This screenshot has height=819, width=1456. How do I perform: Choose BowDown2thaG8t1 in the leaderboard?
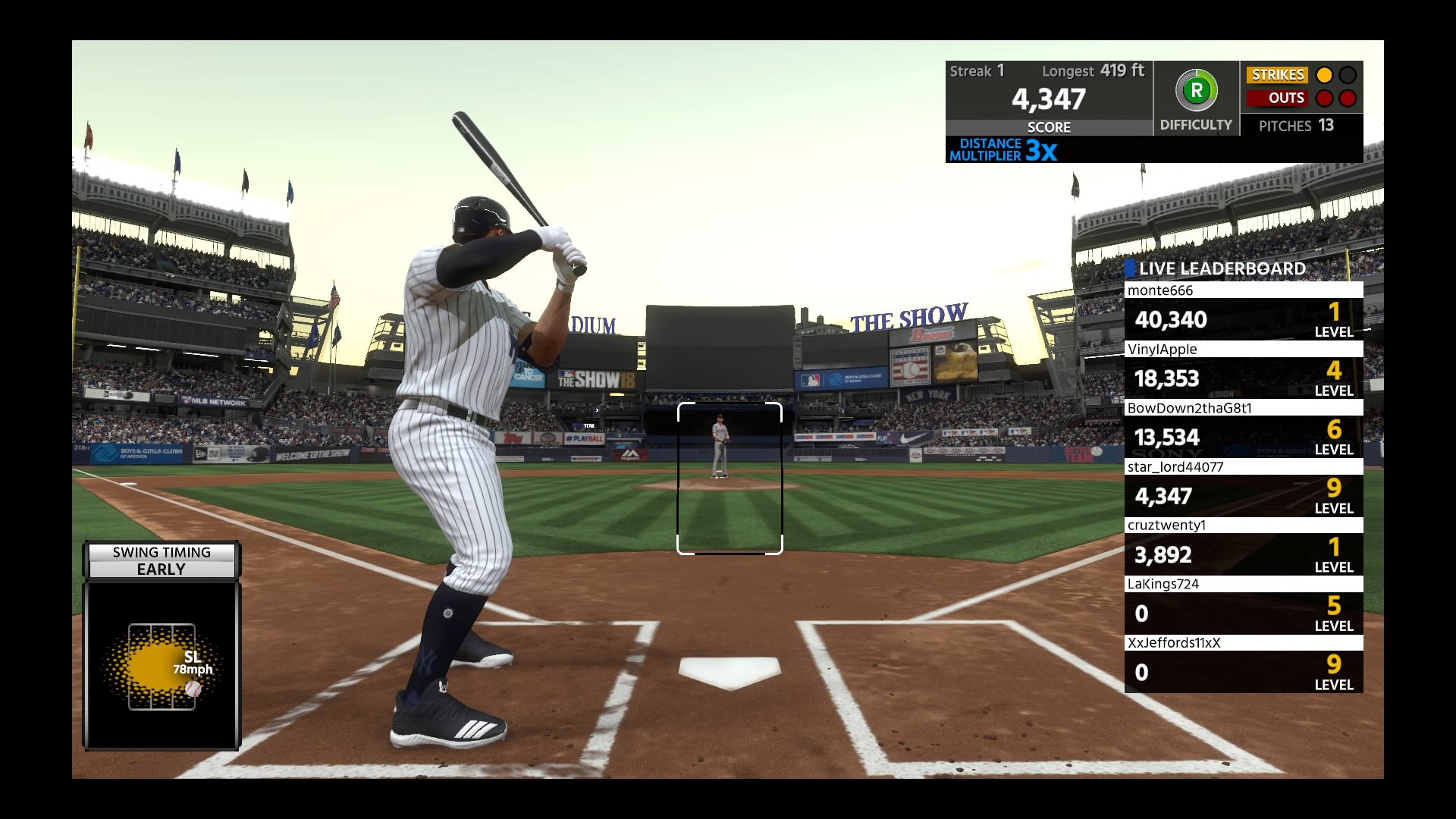click(1243, 428)
